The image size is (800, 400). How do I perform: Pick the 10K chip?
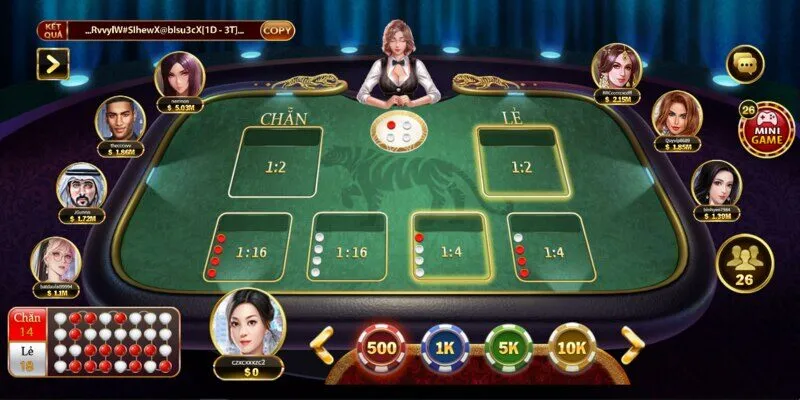573,347
